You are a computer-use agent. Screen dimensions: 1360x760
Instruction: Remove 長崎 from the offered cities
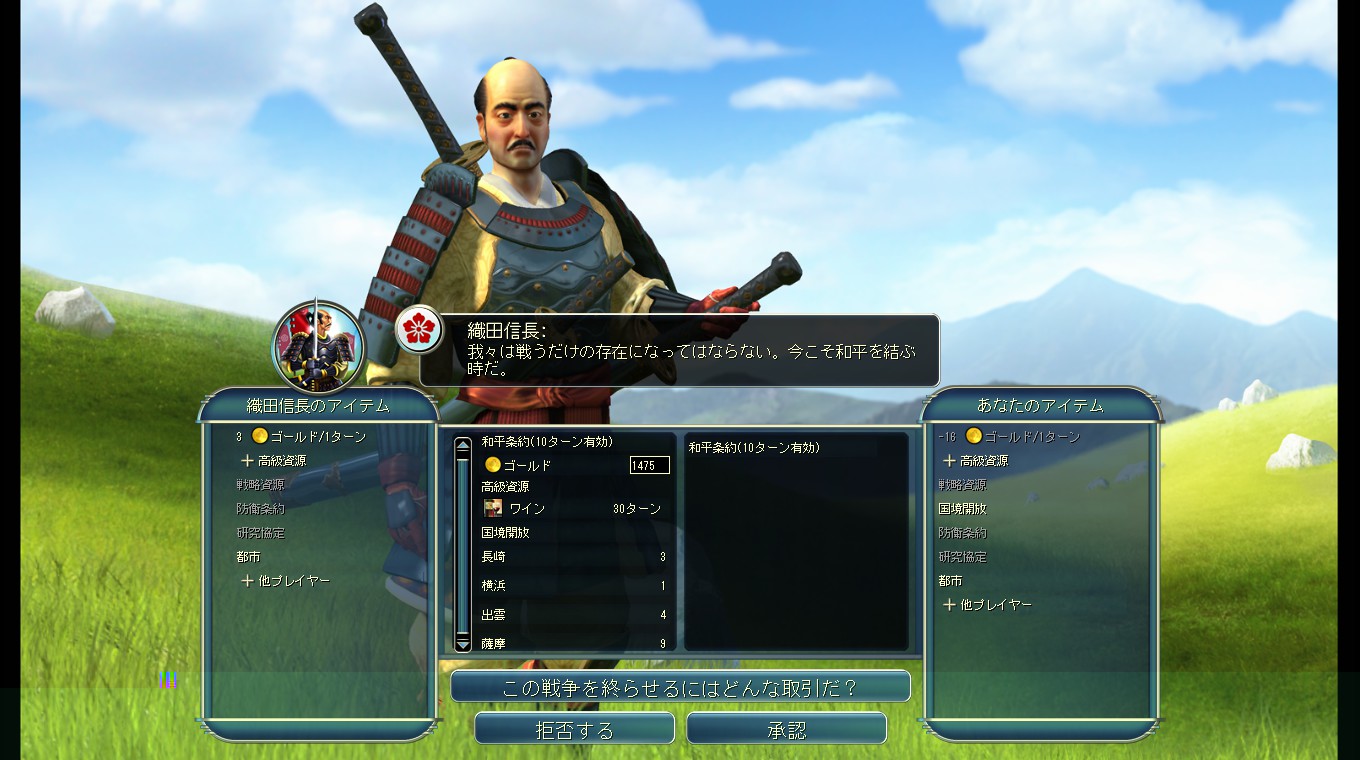point(572,557)
